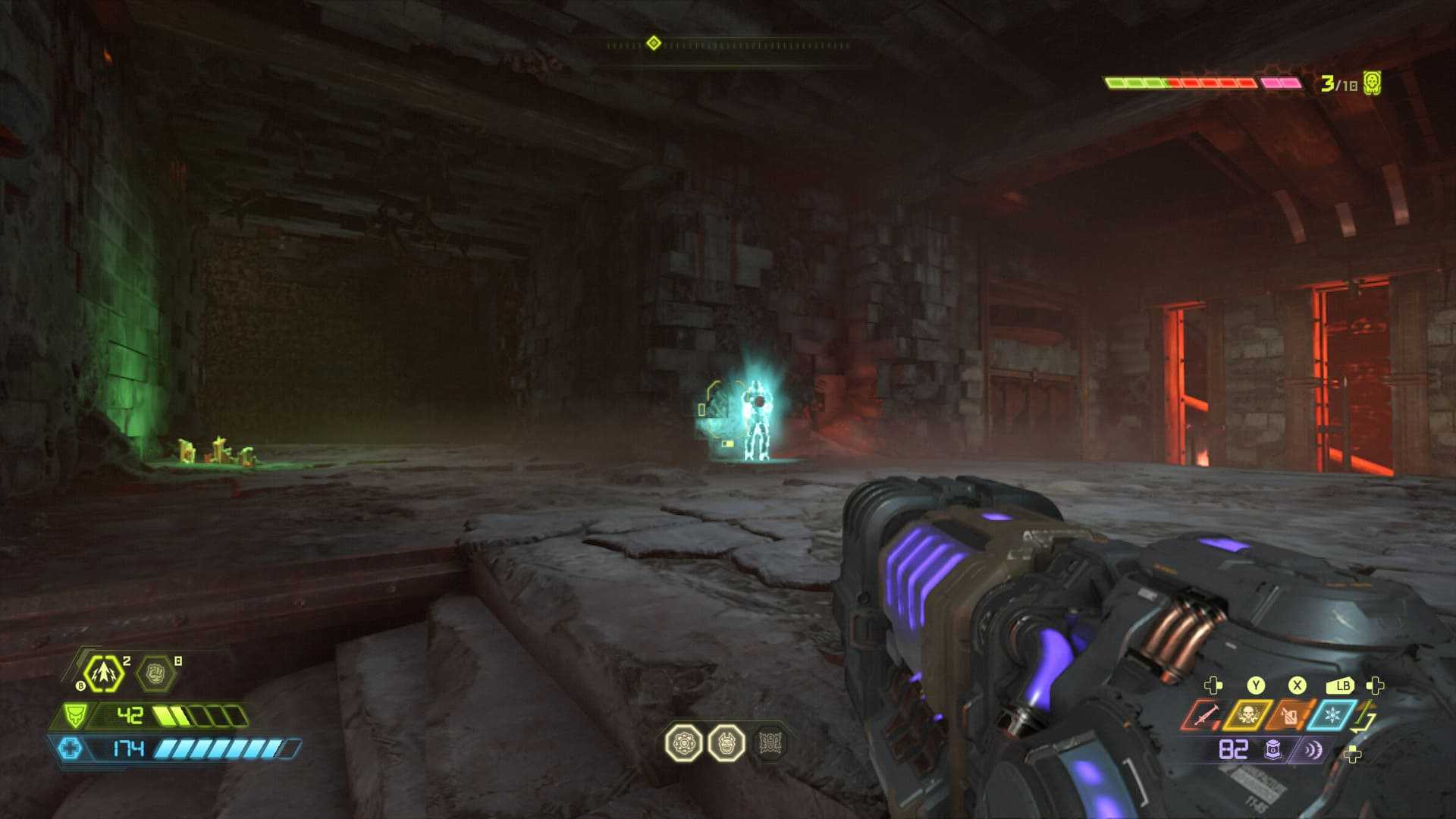Select the Crucible sword slot
The image size is (1456, 819).
click(x=1201, y=715)
